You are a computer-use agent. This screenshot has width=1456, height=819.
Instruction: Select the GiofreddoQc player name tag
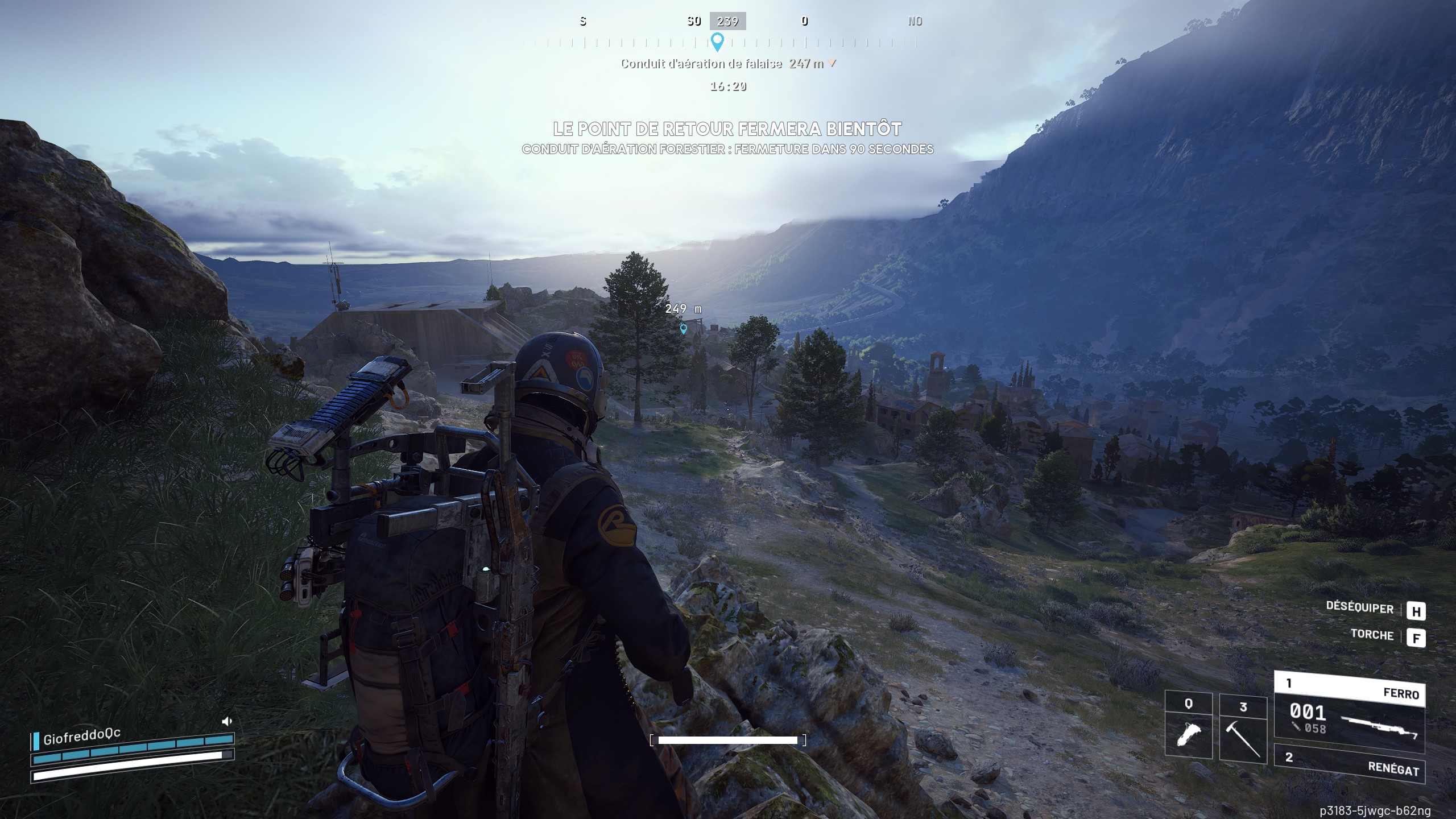coord(81,737)
